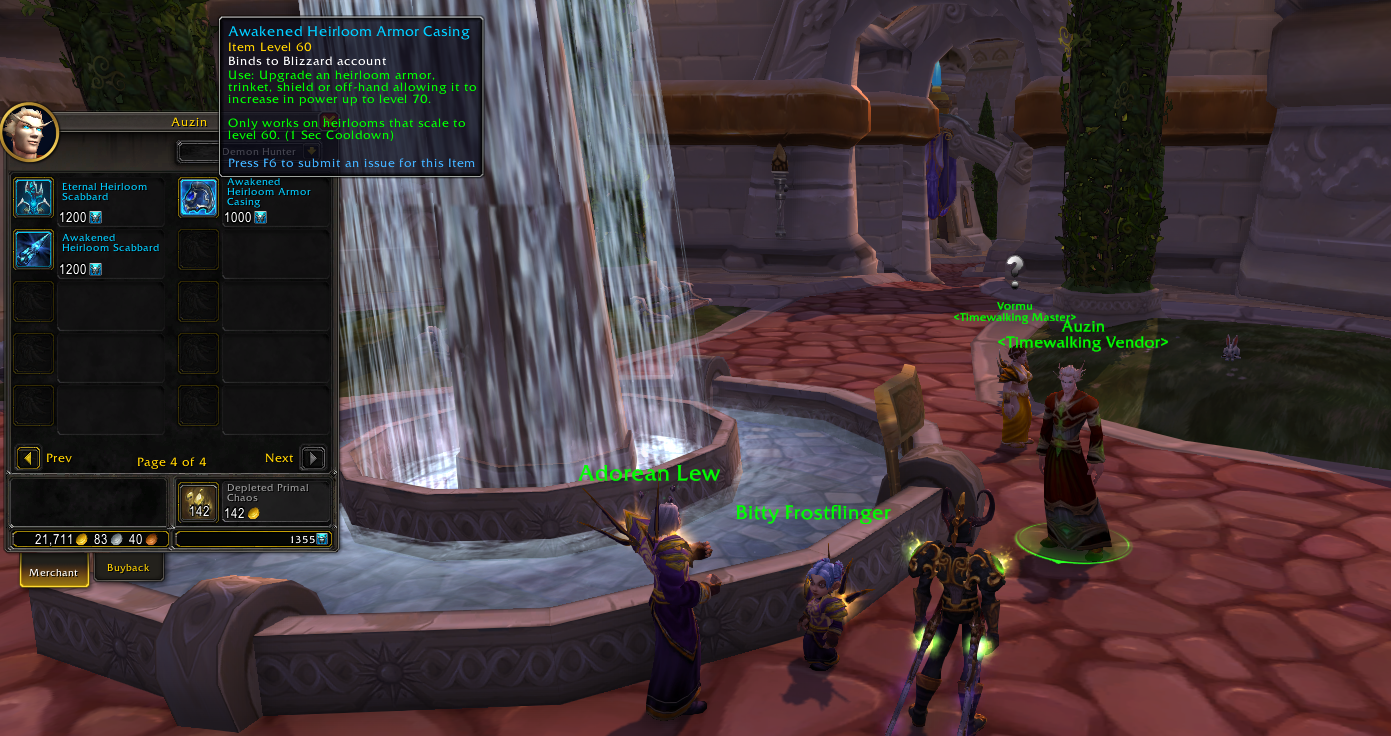Go to the previous merchant page

[x=29, y=458]
